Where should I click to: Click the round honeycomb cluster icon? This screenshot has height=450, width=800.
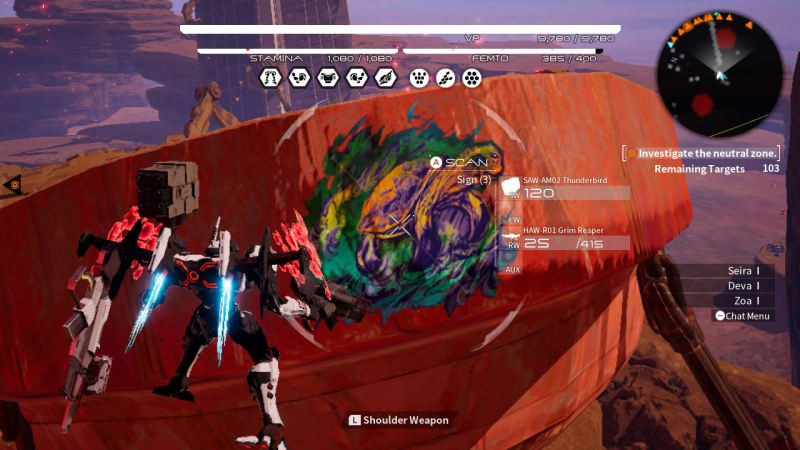coord(471,77)
